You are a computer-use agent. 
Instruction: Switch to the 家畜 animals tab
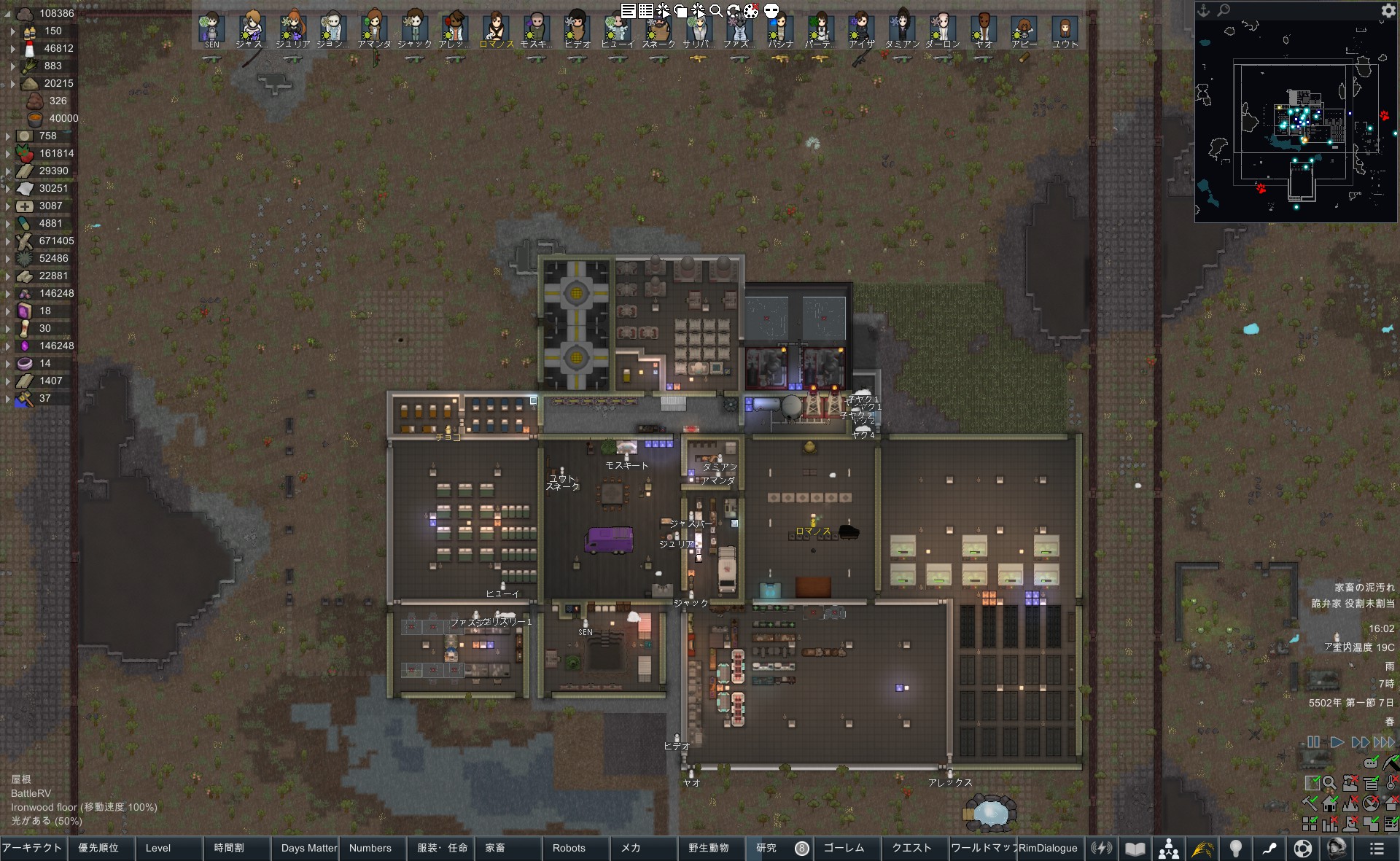tap(496, 848)
